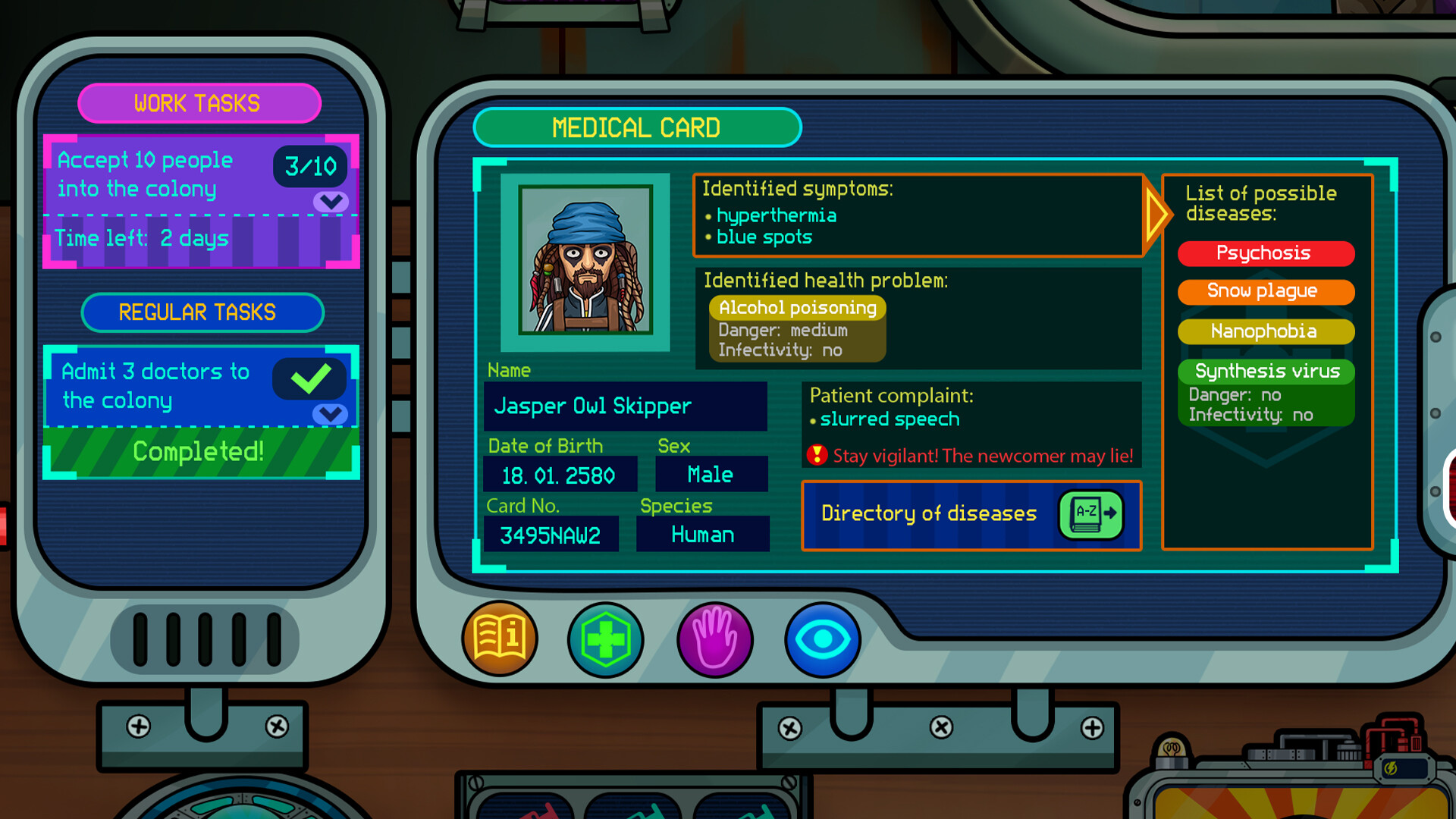Image resolution: width=1456 pixels, height=819 pixels.
Task: Collapse the Admit 3 doctors task
Action: pos(329,414)
